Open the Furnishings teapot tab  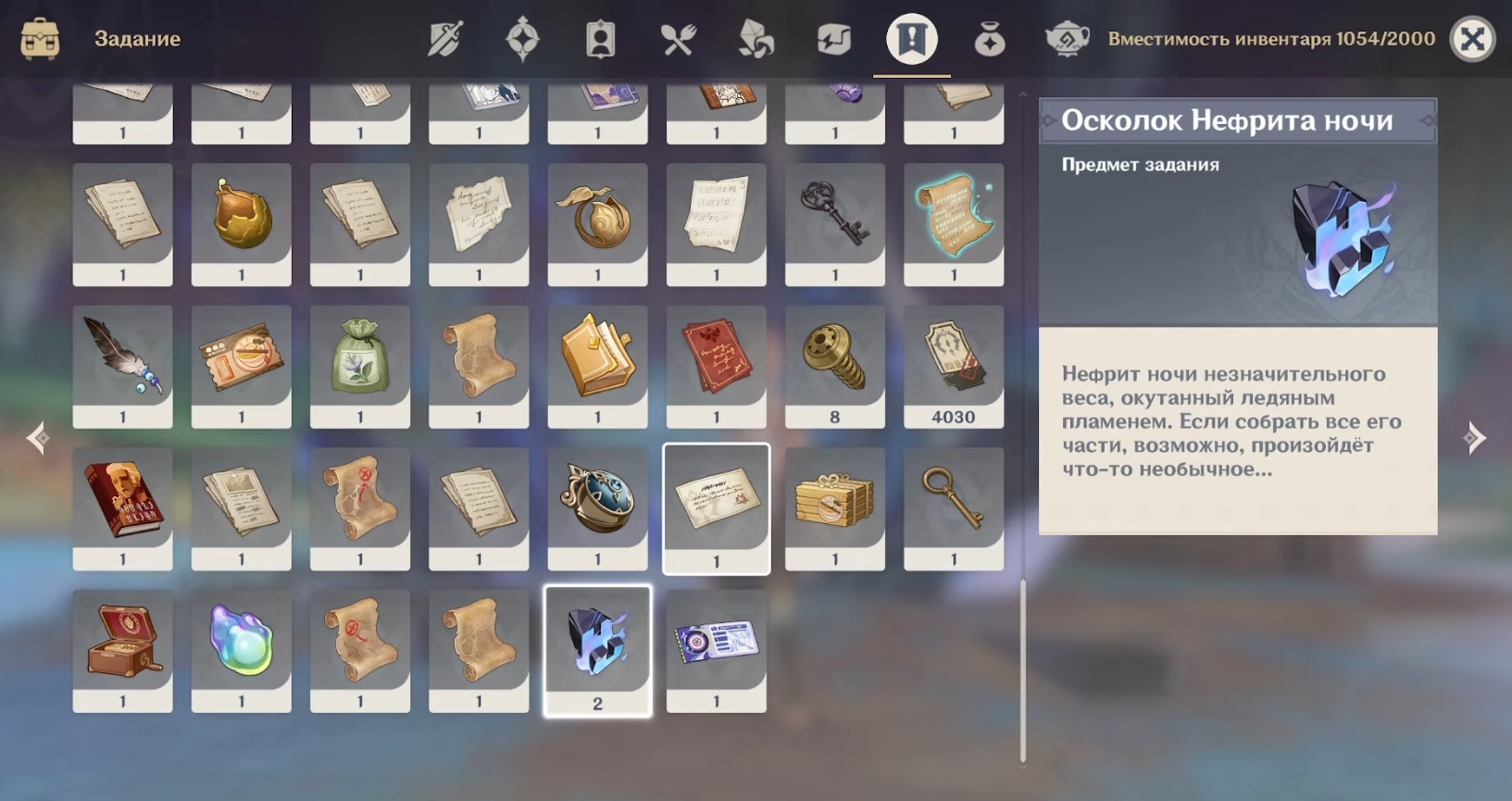[x=1067, y=40]
